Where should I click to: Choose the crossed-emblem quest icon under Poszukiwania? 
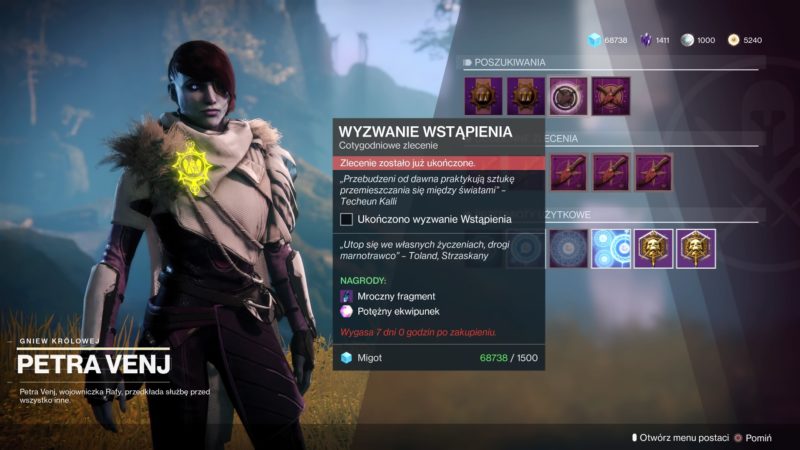[x=610, y=96]
